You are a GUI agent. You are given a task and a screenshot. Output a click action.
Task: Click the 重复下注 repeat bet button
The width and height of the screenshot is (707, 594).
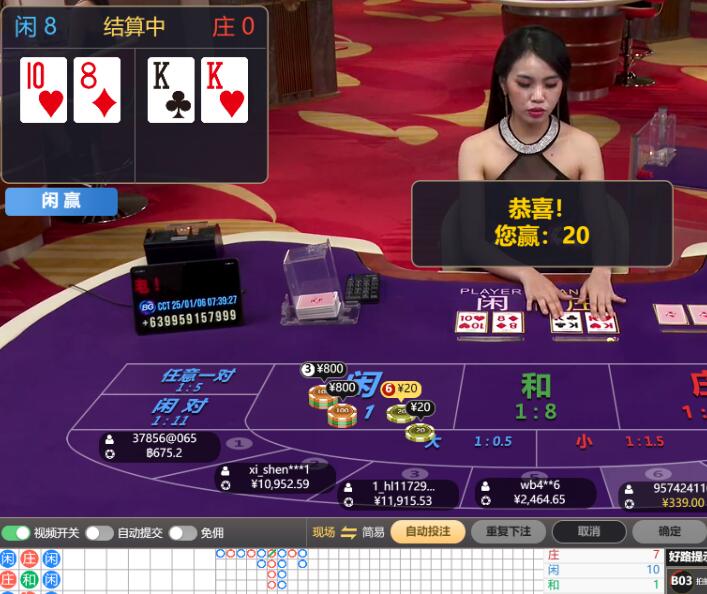[x=508, y=532]
